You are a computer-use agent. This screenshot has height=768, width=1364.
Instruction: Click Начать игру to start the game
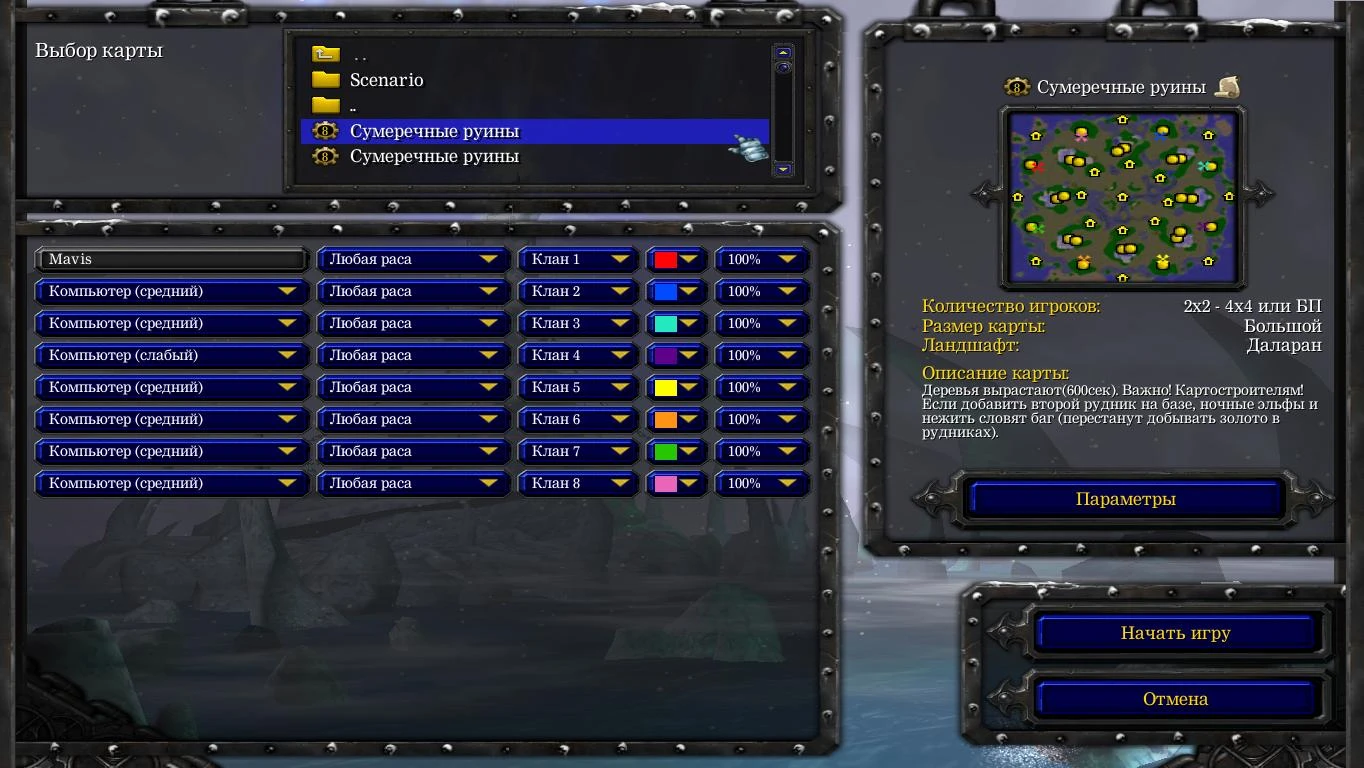(x=1177, y=633)
